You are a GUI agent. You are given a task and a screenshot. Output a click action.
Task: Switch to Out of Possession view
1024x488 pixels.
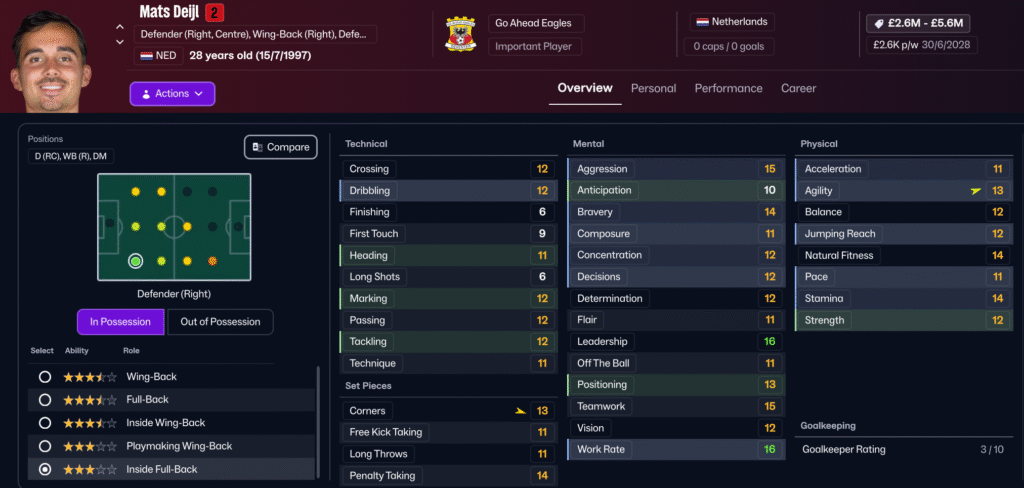[220, 322]
